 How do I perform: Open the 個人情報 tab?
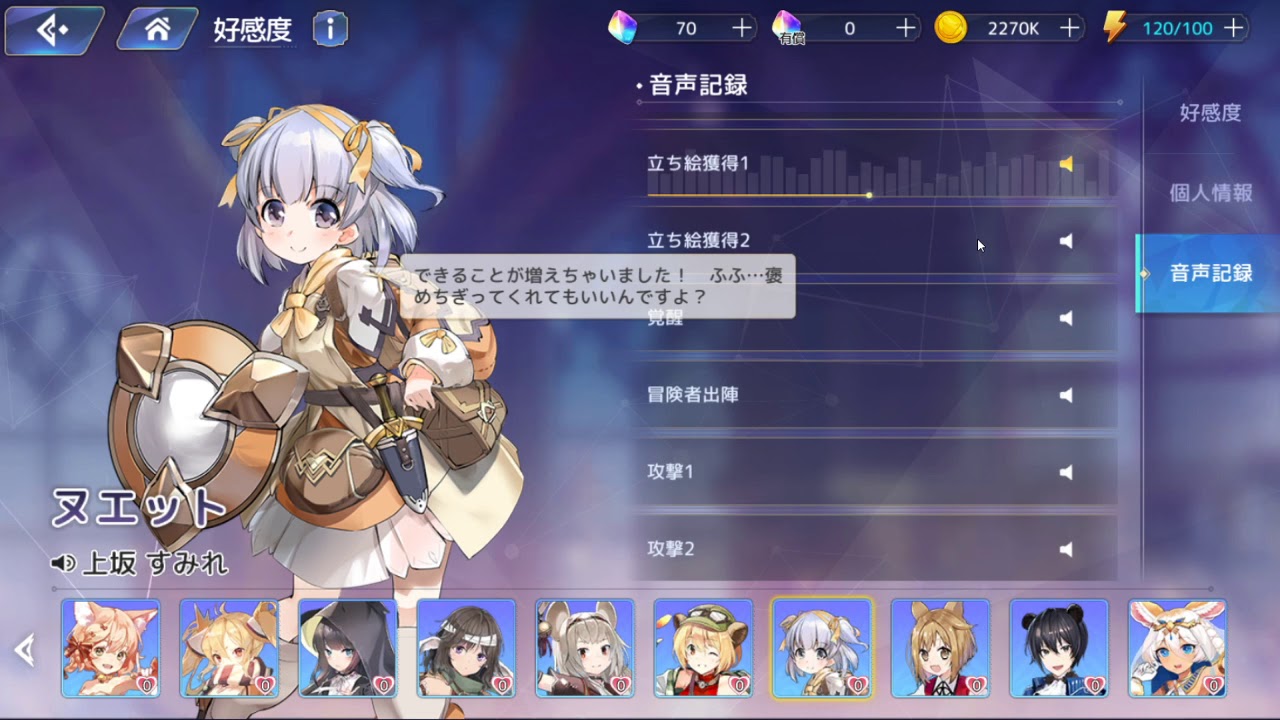point(1210,193)
